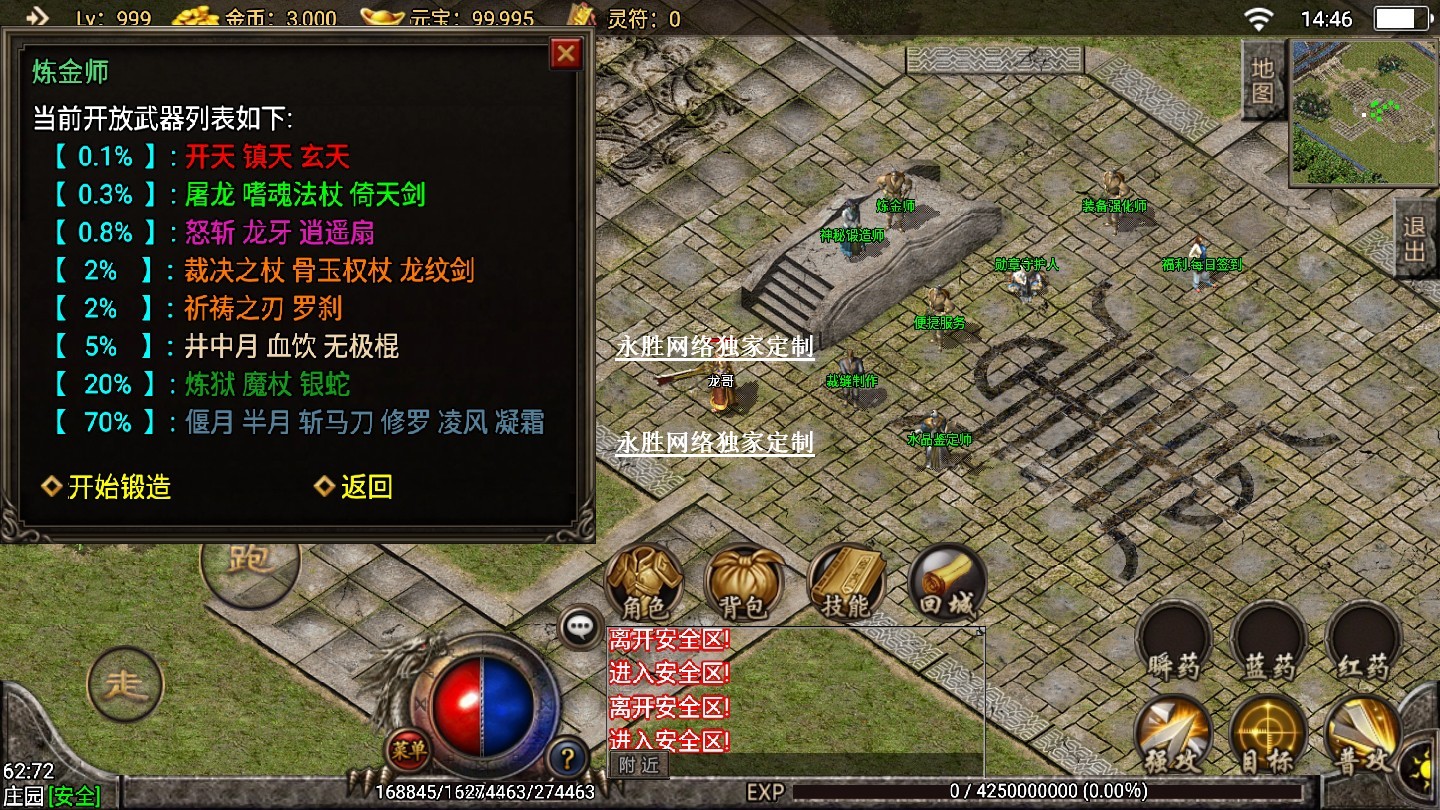The height and width of the screenshot is (810, 1440).
Task: Tap the 地图 map button
Action: click(1263, 81)
